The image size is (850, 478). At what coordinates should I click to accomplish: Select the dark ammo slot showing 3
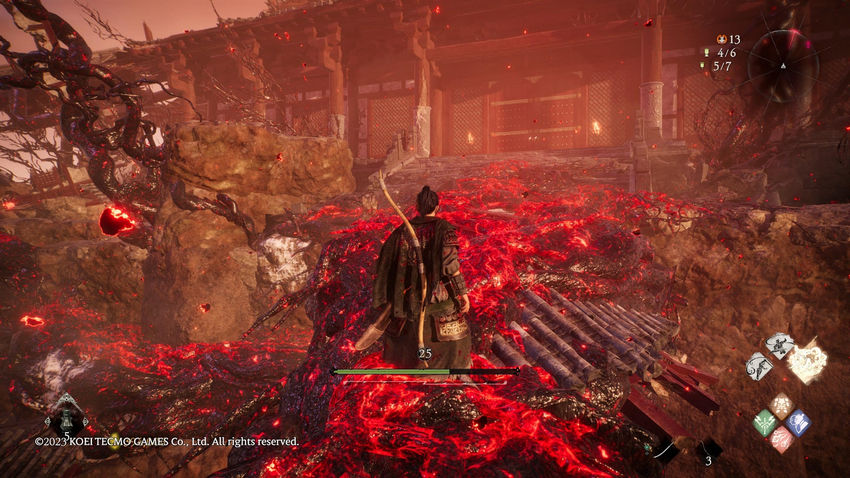tap(708, 448)
